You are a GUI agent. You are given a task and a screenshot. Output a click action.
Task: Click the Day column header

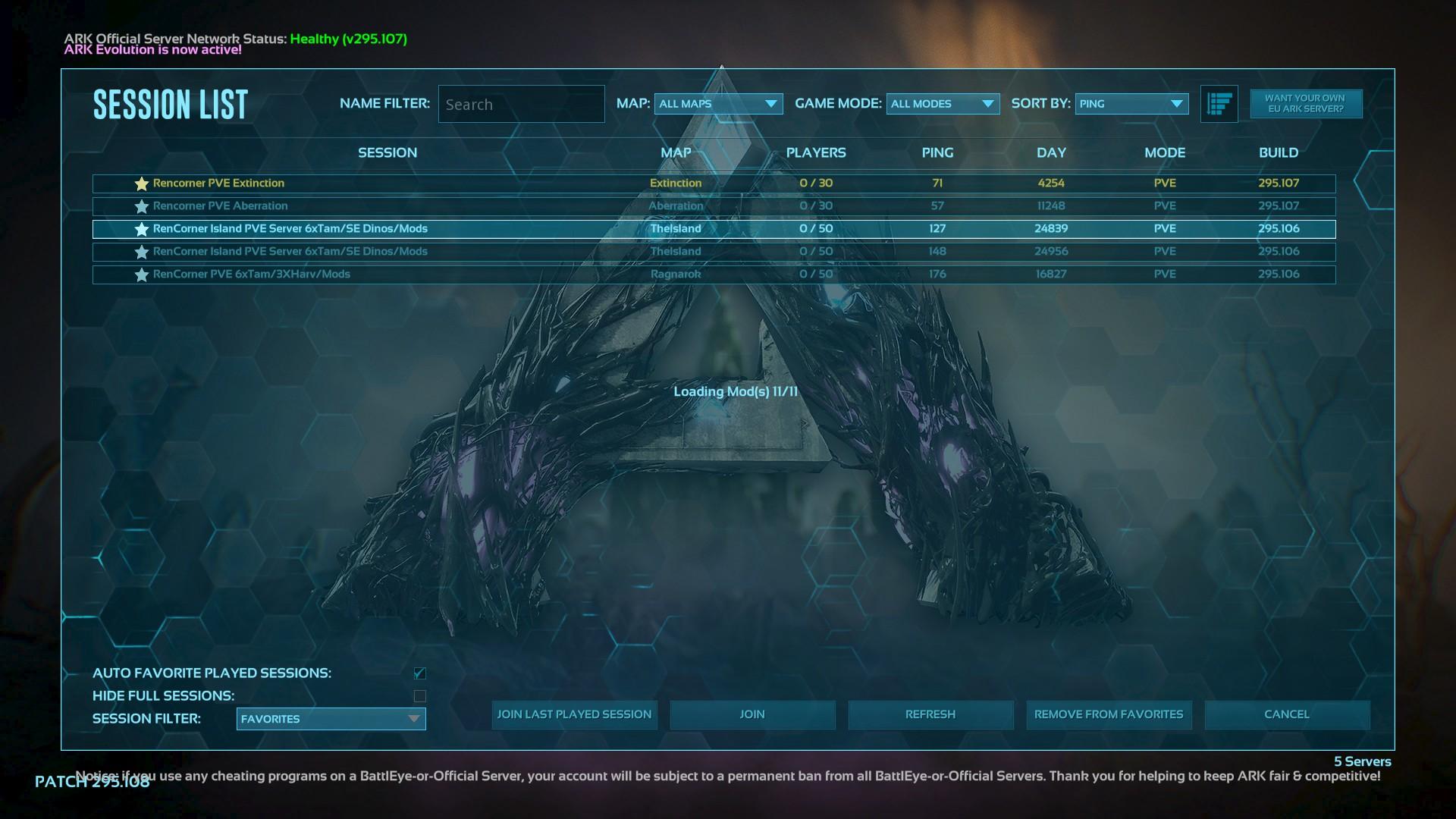(x=1051, y=152)
